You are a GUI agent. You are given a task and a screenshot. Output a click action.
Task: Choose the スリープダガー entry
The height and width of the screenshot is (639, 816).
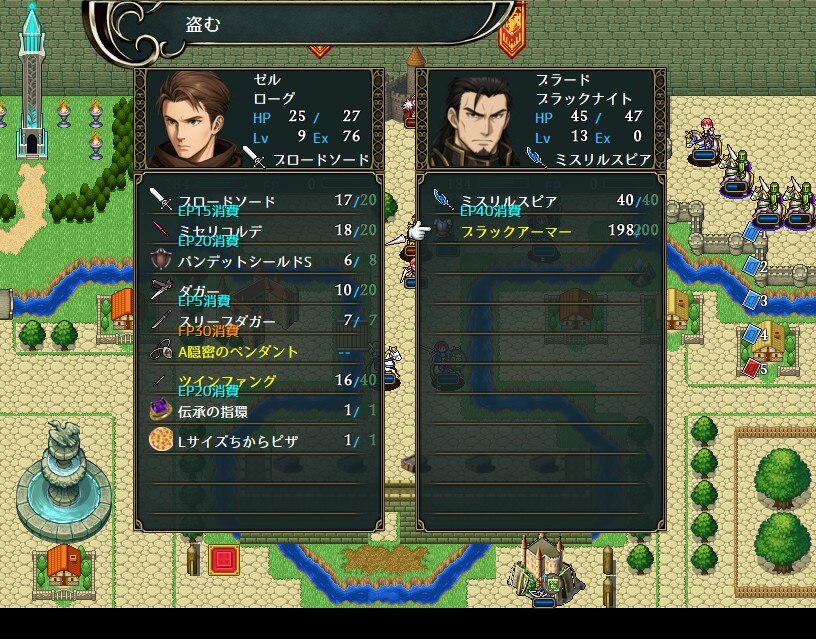[x=260, y=321]
